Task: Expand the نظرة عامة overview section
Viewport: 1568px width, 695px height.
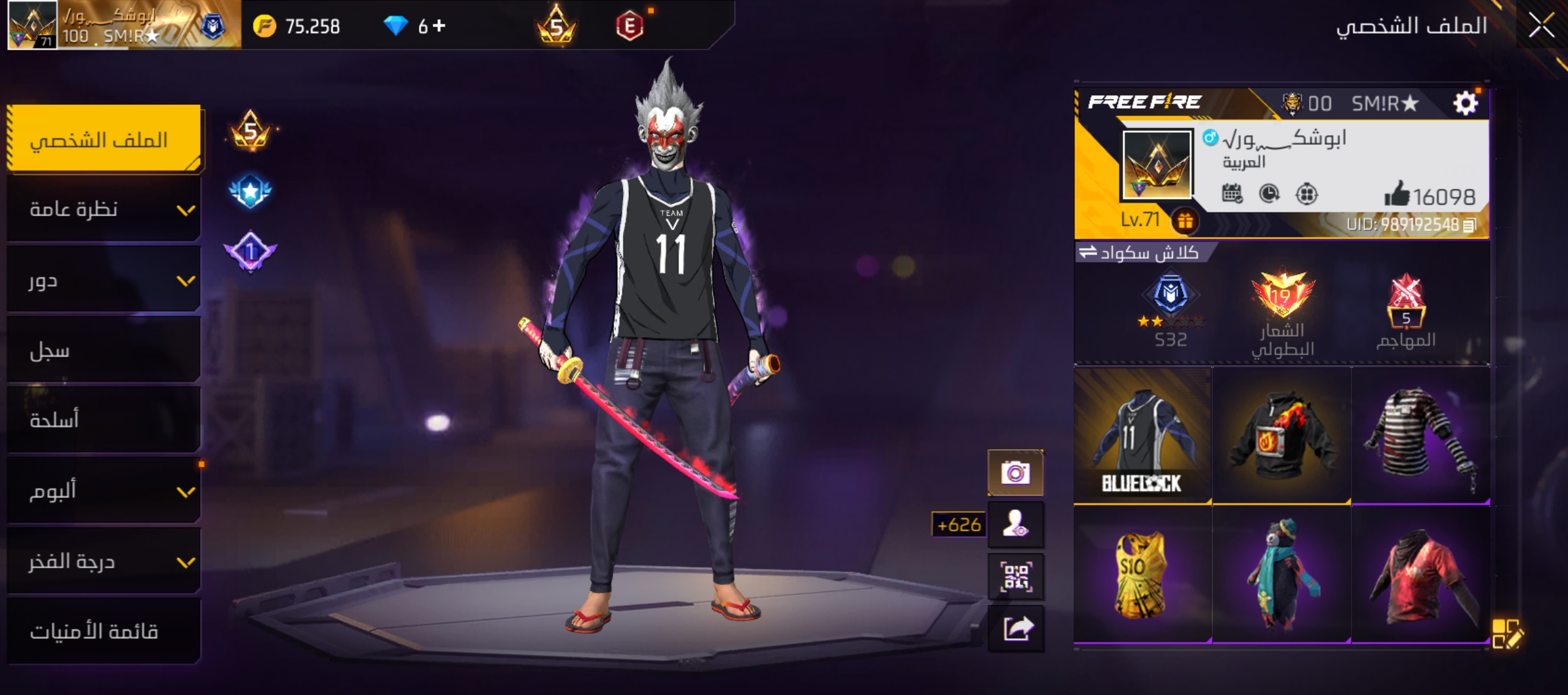Action: (104, 209)
